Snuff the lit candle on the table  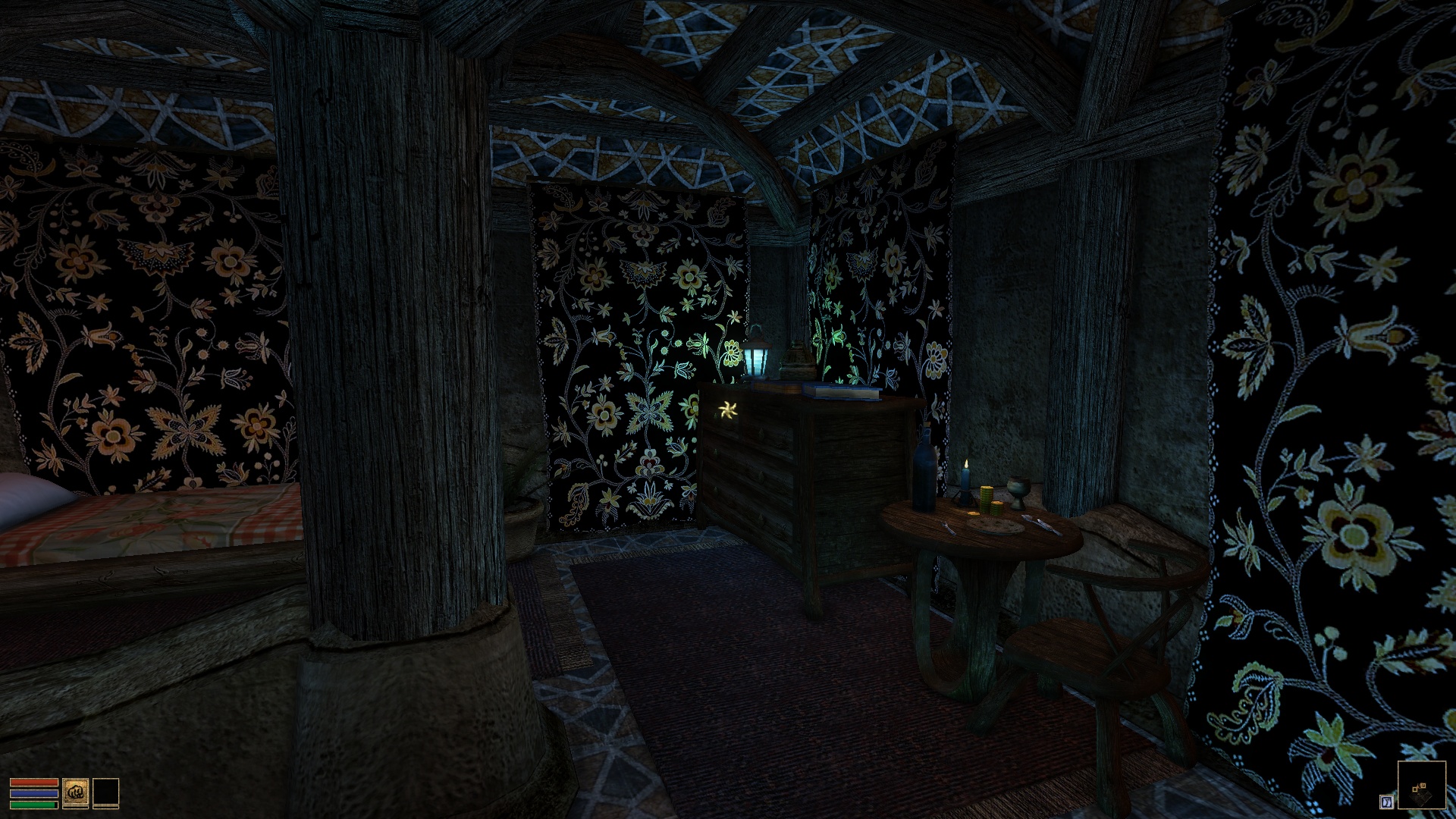[x=966, y=478]
